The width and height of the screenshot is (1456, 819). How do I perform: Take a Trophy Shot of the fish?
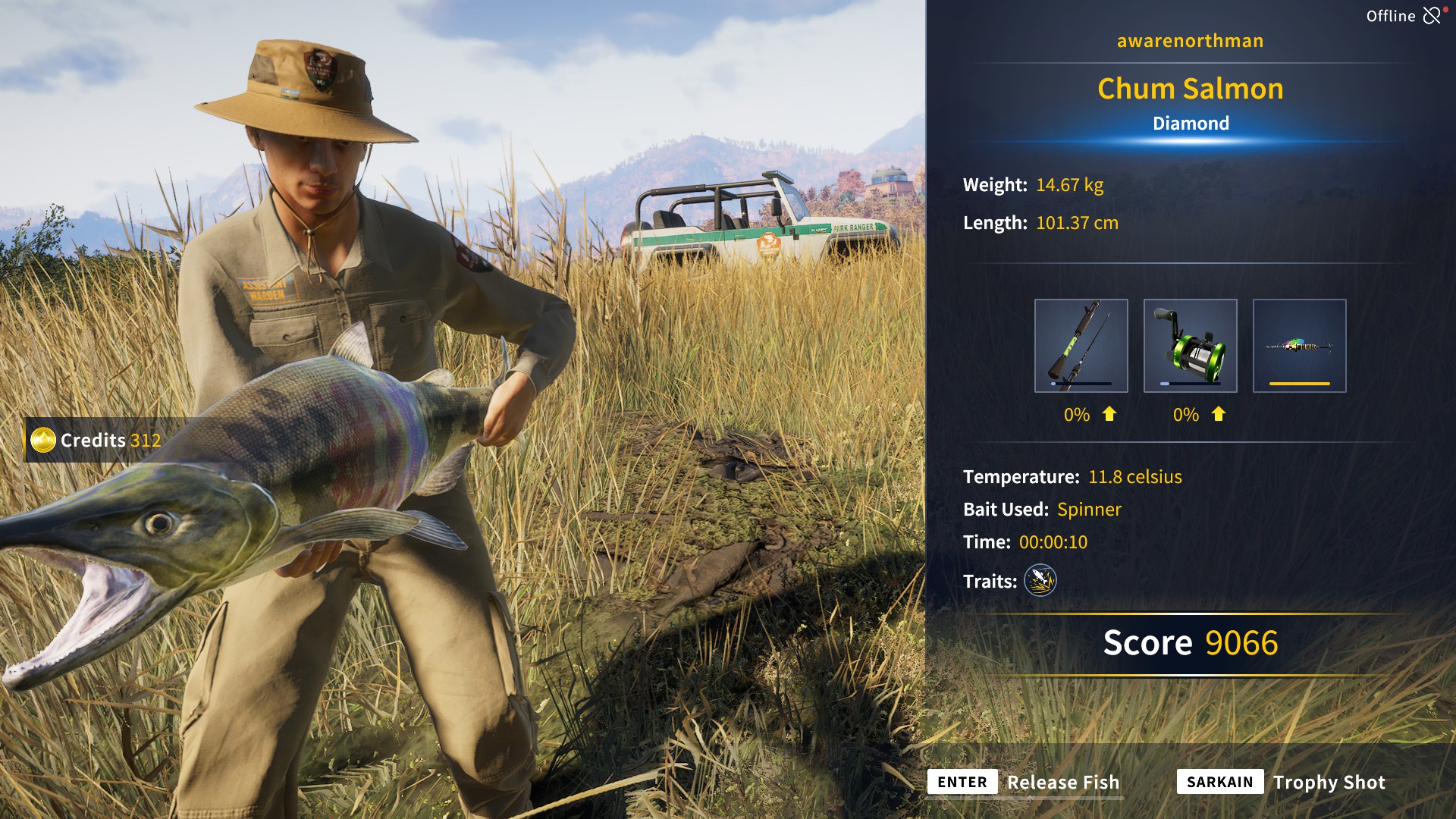pos(1282,782)
